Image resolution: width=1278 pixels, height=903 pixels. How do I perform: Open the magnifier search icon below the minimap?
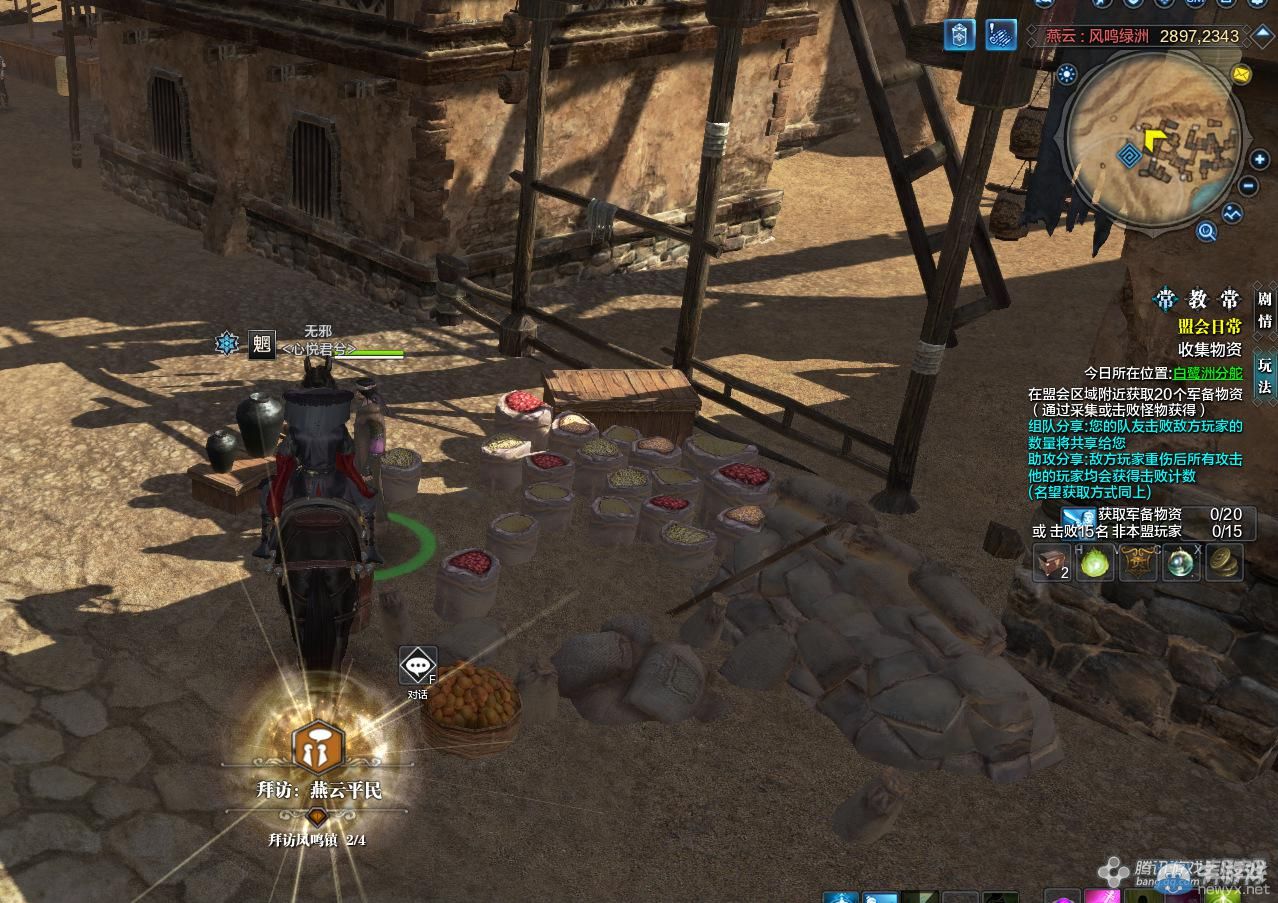pos(1206,232)
